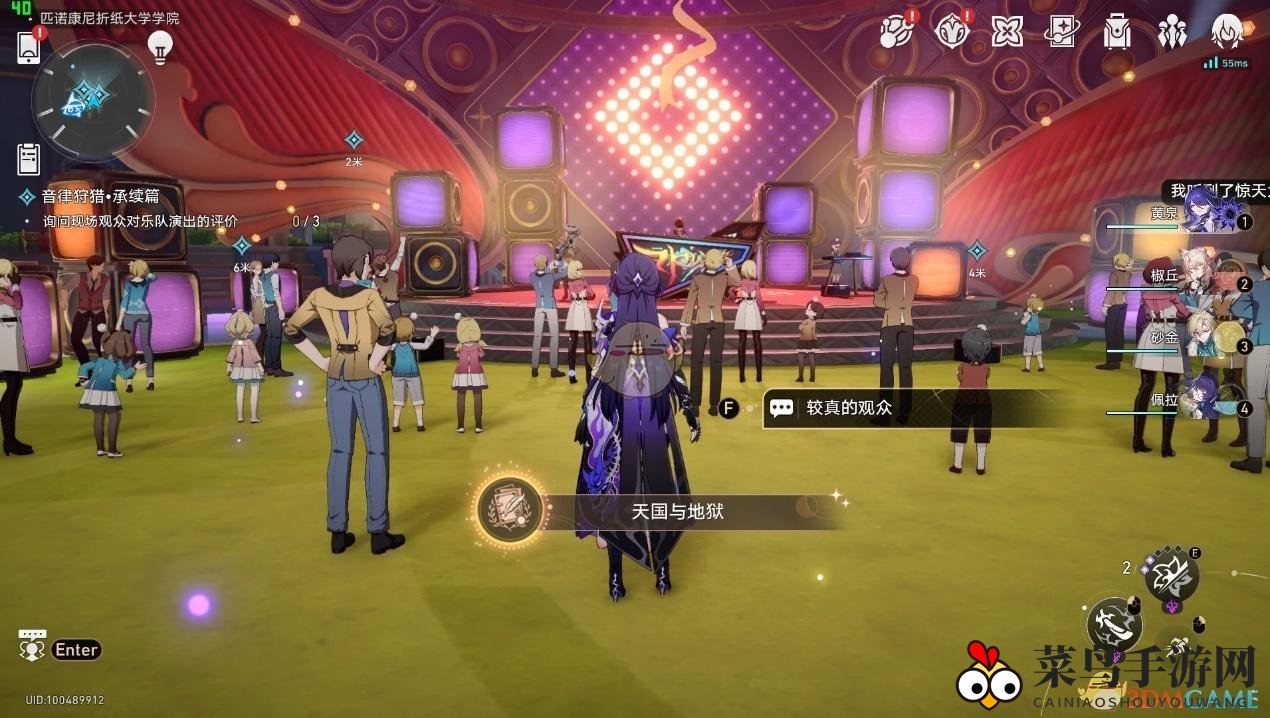The image size is (1270, 718).
Task: Open the suitcase inventory icon
Action: (x=1117, y=32)
